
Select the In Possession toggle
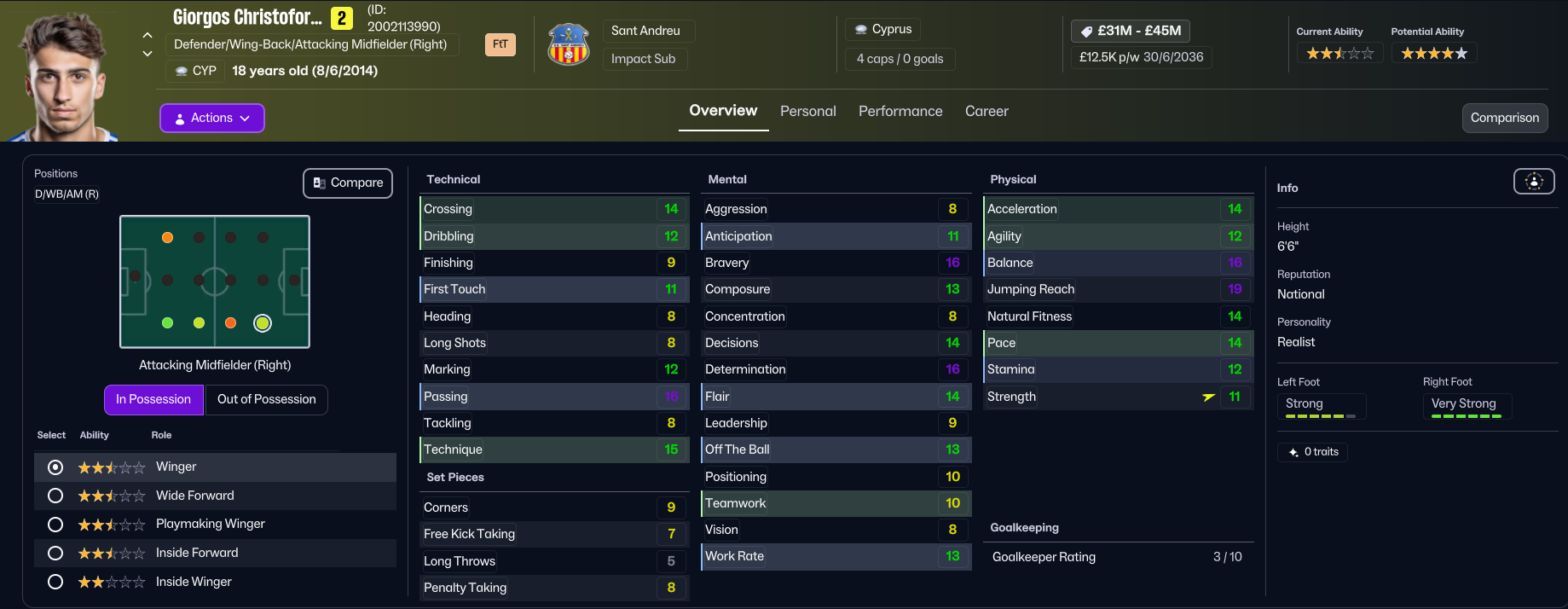coord(153,400)
